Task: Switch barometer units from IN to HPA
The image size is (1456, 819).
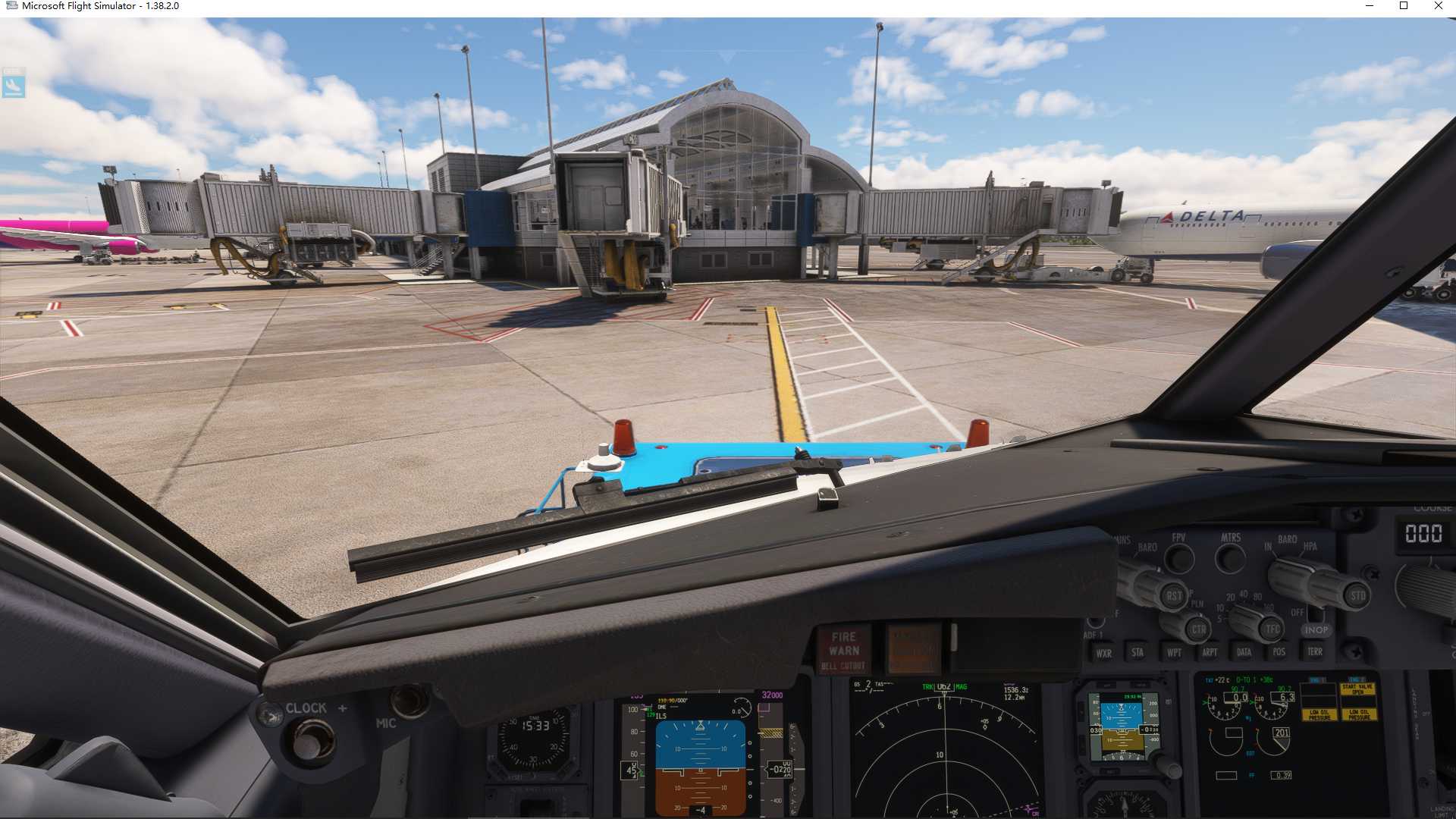Action: [1309, 546]
